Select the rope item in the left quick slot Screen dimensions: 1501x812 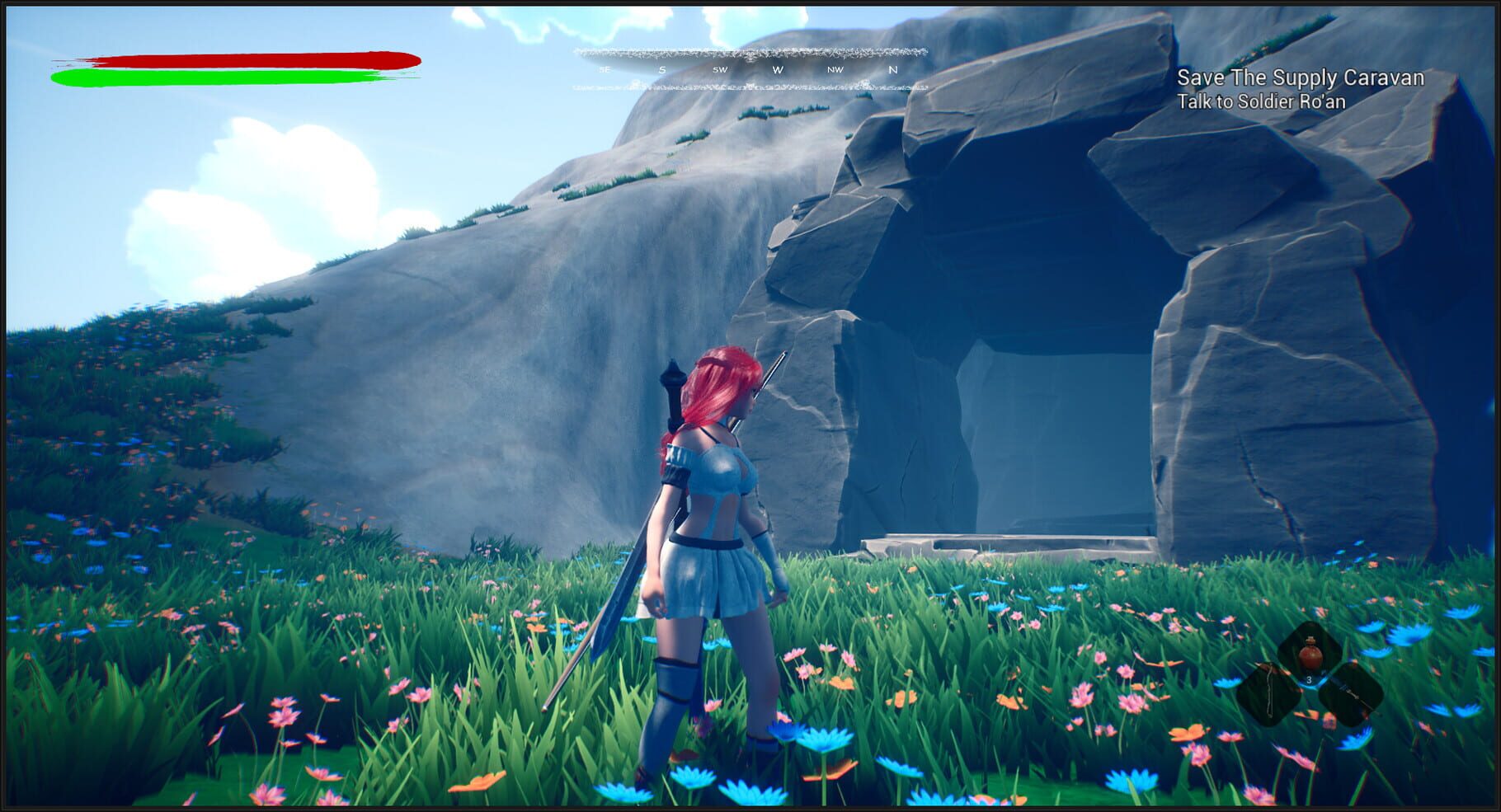click(x=1270, y=692)
